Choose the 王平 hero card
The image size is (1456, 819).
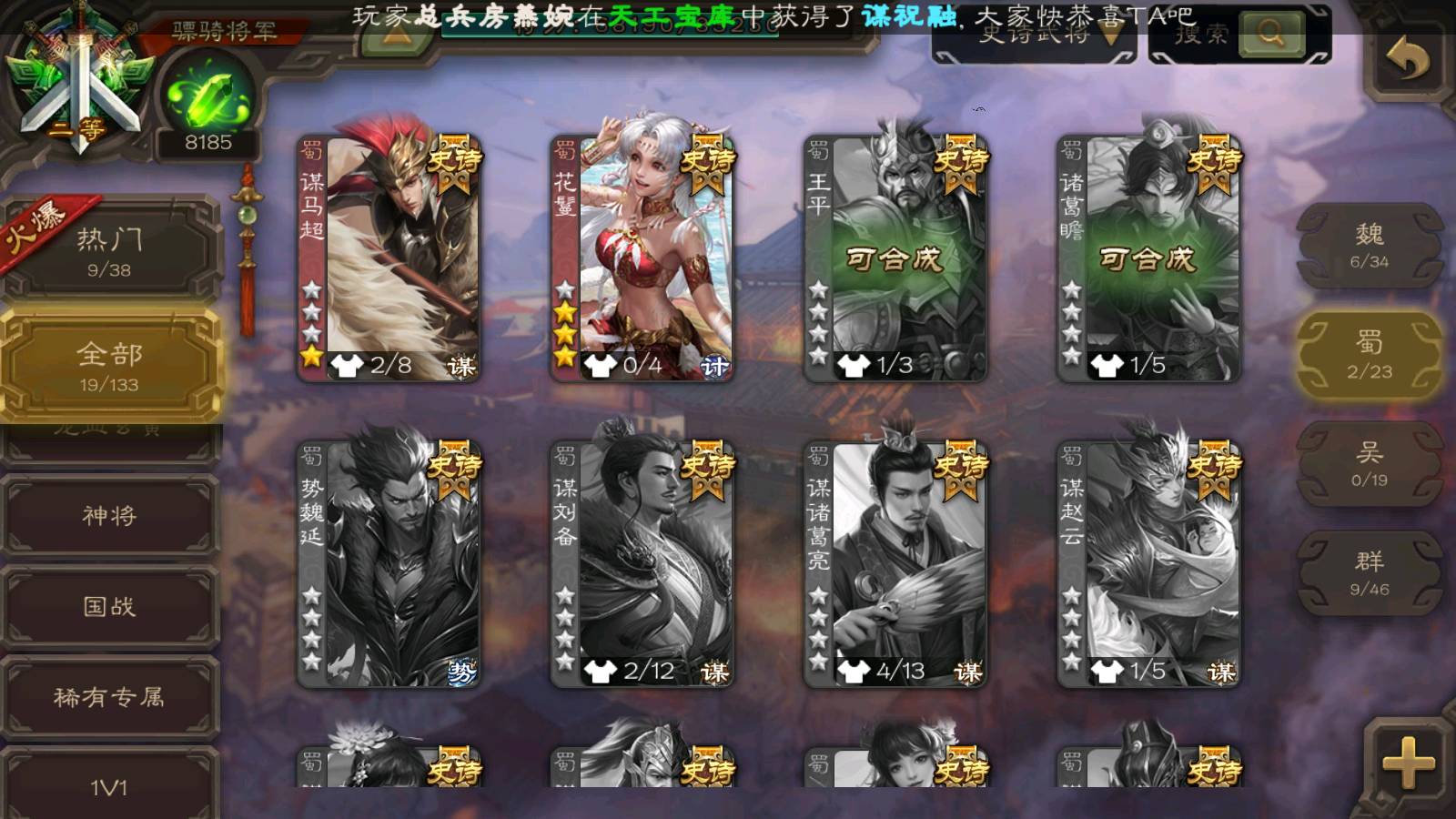click(895, 258)
